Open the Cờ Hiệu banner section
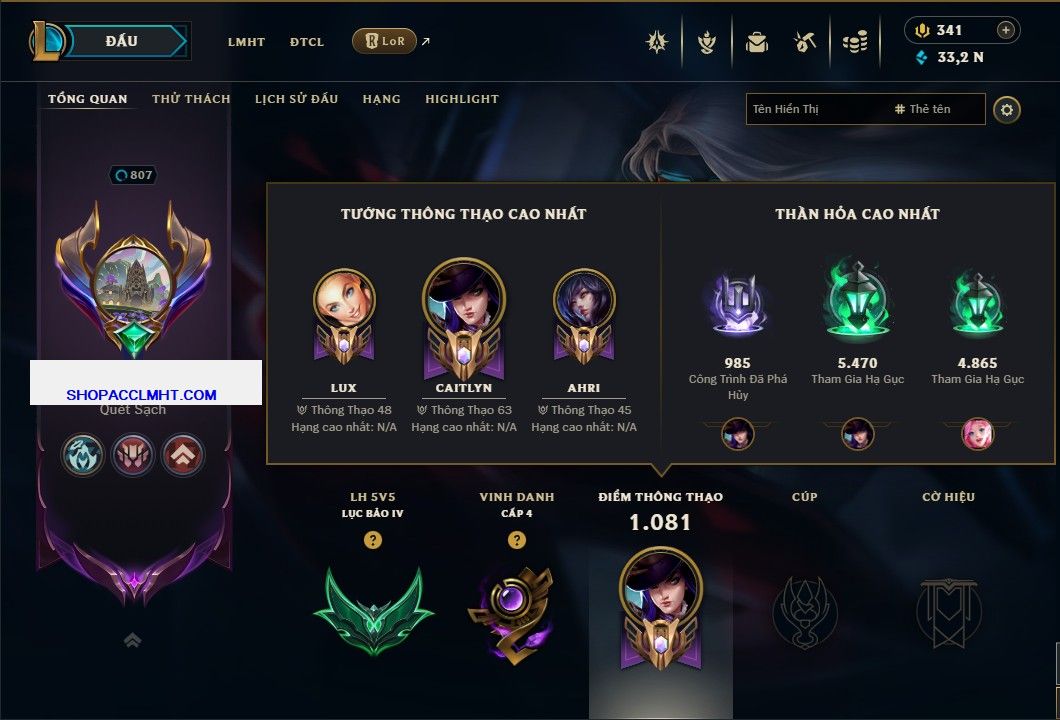 click(948, 611)
